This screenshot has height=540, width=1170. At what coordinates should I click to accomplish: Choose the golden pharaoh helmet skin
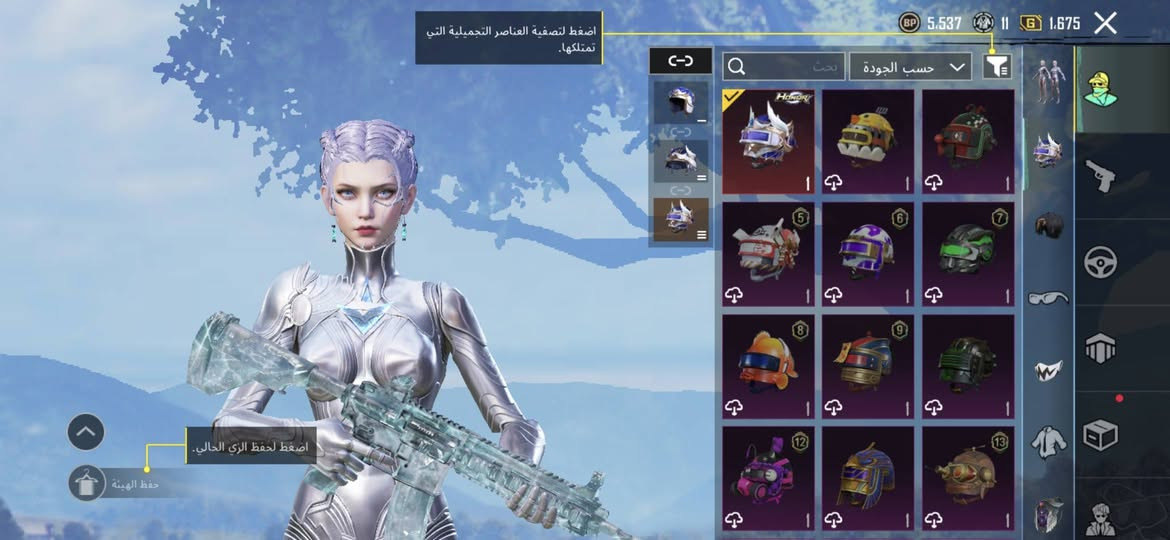tap(868, 477)
